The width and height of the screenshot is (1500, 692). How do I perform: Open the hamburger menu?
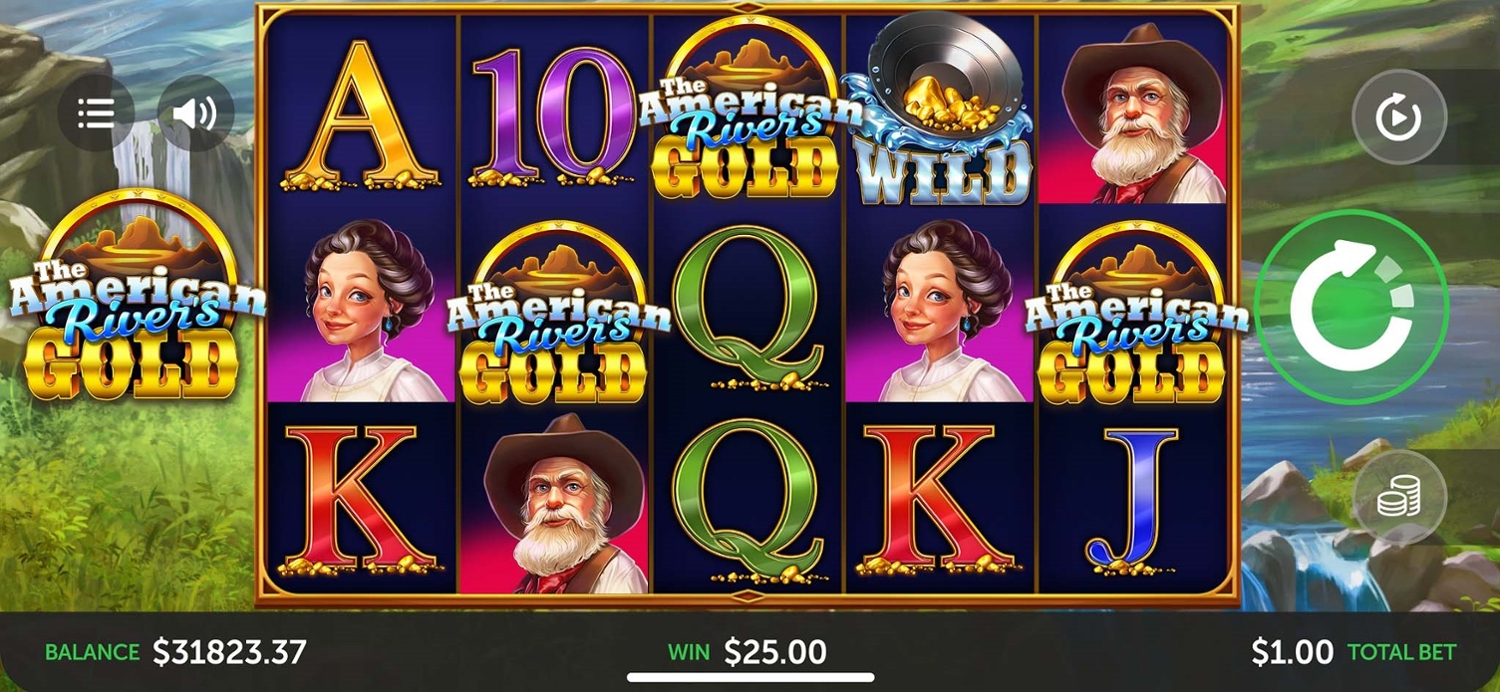tap(96, 113)
